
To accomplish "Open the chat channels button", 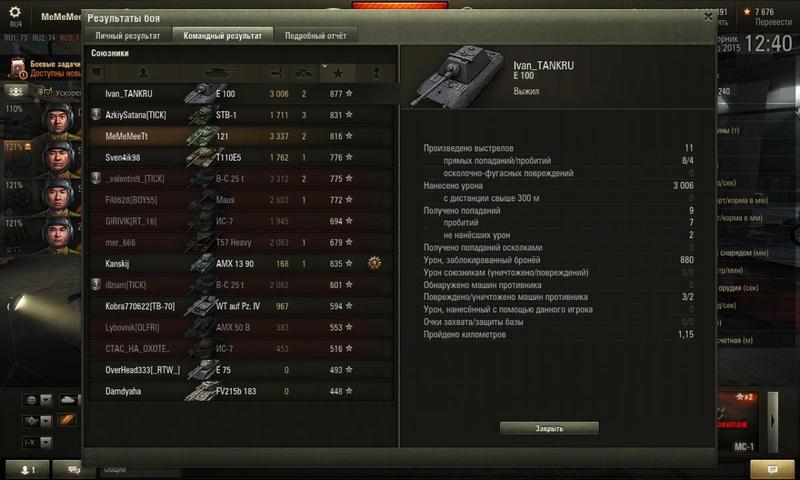I will point(72,469).
